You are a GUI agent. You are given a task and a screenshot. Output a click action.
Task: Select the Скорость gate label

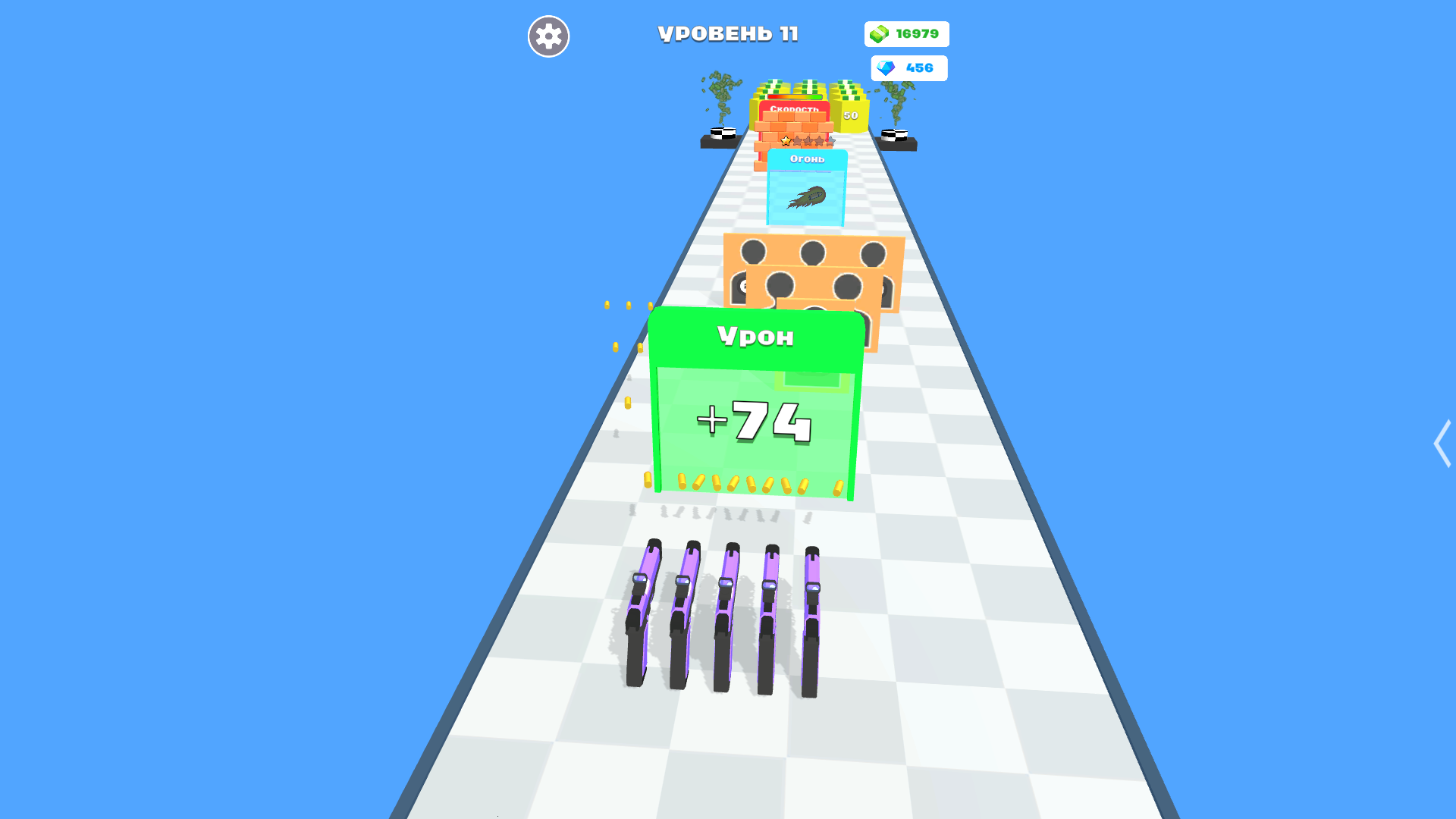point(795,108)
